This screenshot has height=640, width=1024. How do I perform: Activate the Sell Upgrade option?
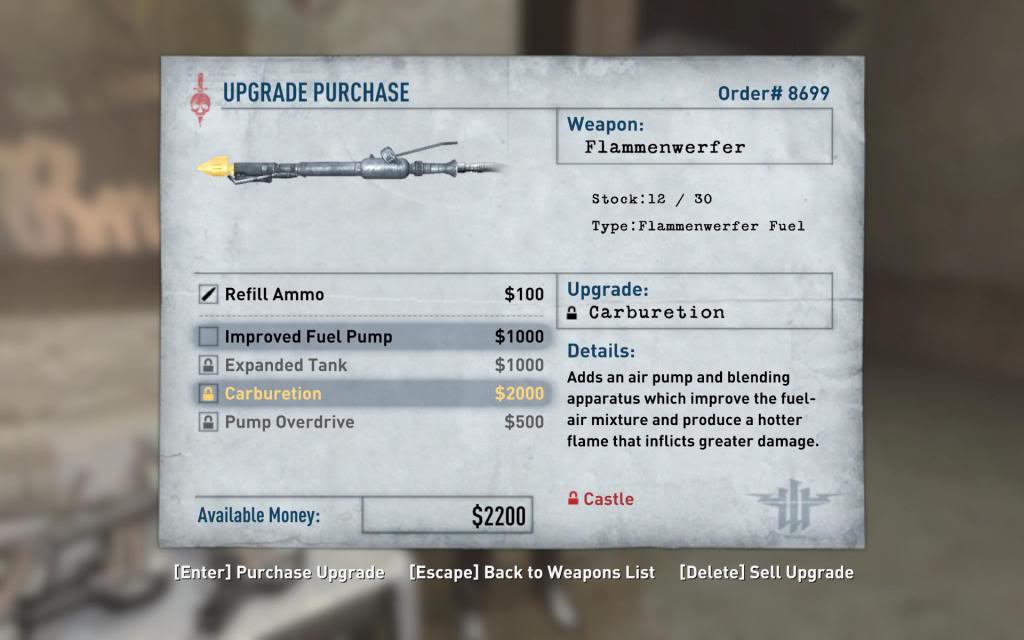tap(766, 573)
